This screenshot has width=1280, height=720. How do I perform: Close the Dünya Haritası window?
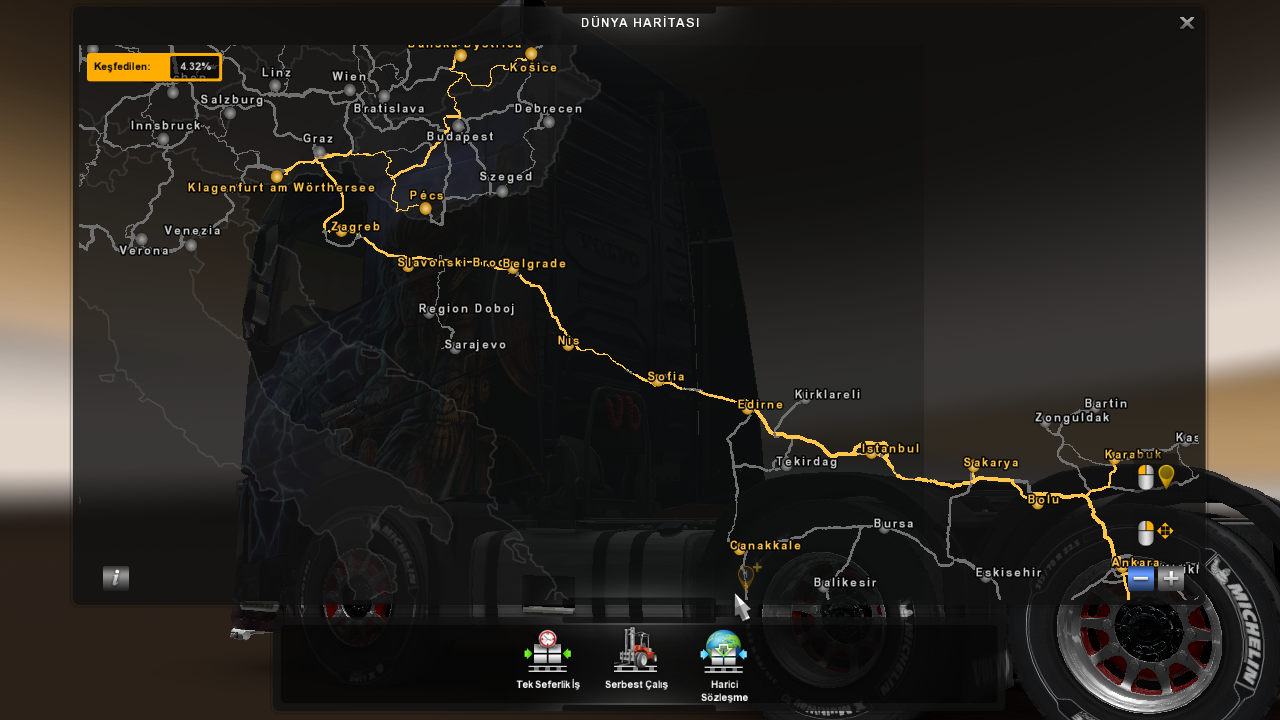(x=1186, y=22)
